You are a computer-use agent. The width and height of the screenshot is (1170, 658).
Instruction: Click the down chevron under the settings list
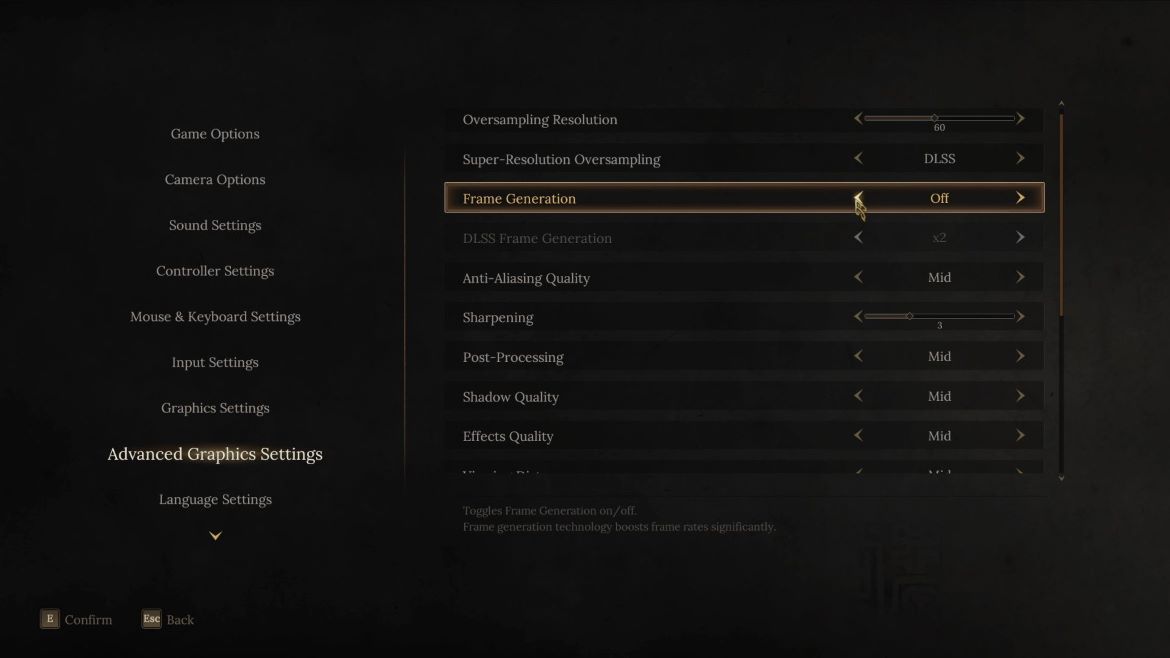(x=215, y=536)
